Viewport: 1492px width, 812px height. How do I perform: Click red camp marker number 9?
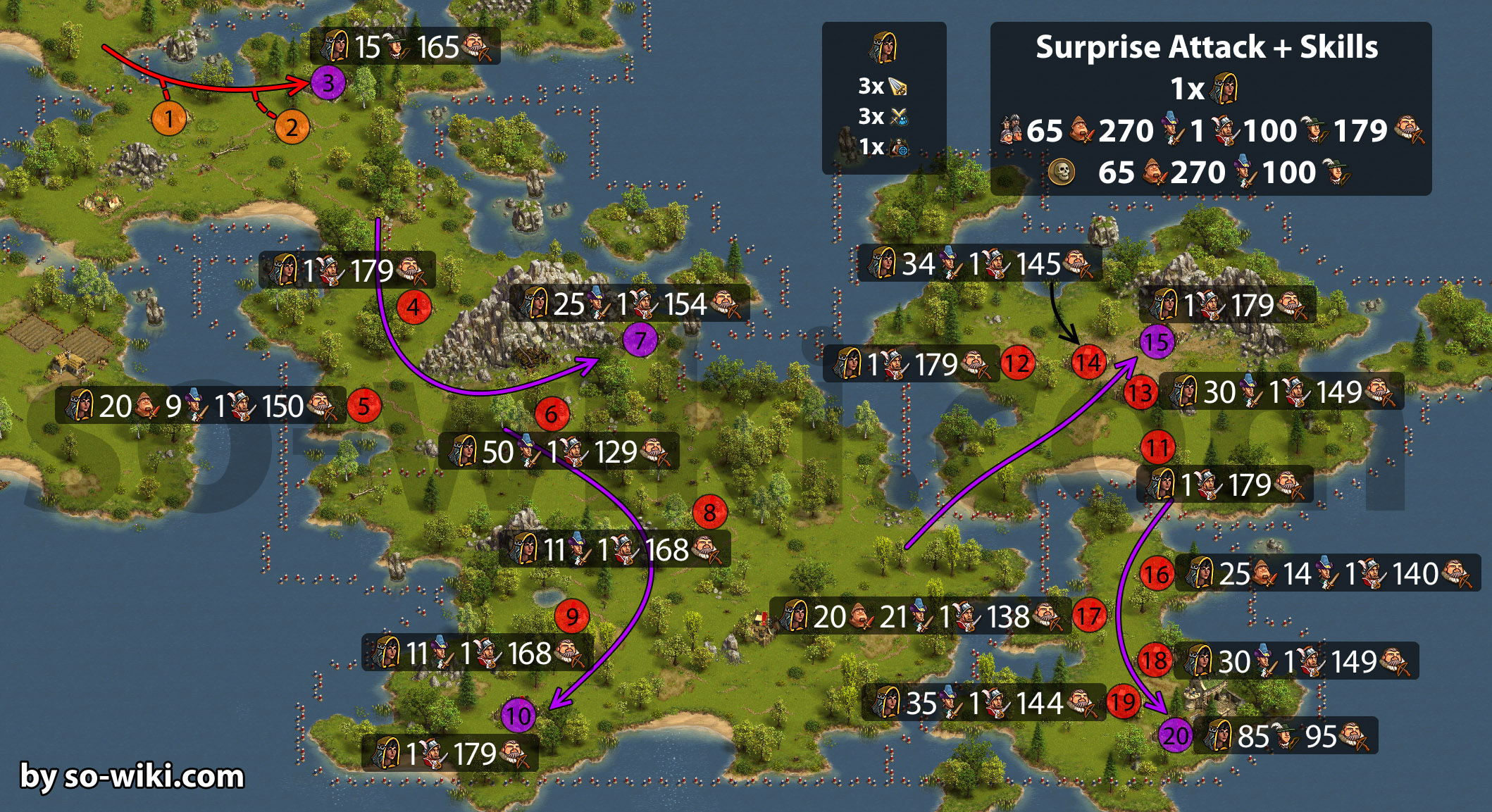[x=572, y=616]
